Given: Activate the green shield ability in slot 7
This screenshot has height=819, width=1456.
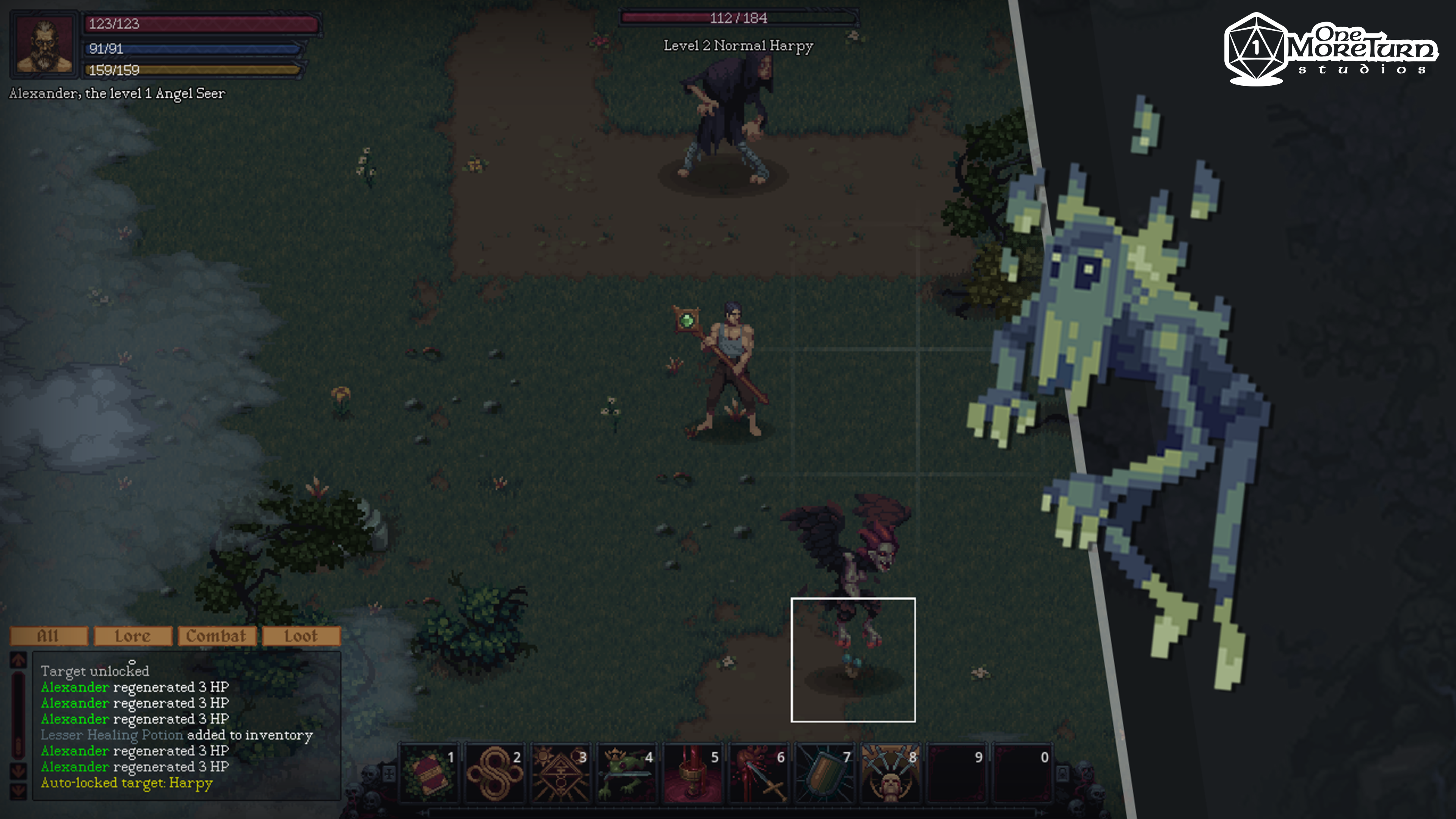Looking at the screenshot, I should 825,773.
